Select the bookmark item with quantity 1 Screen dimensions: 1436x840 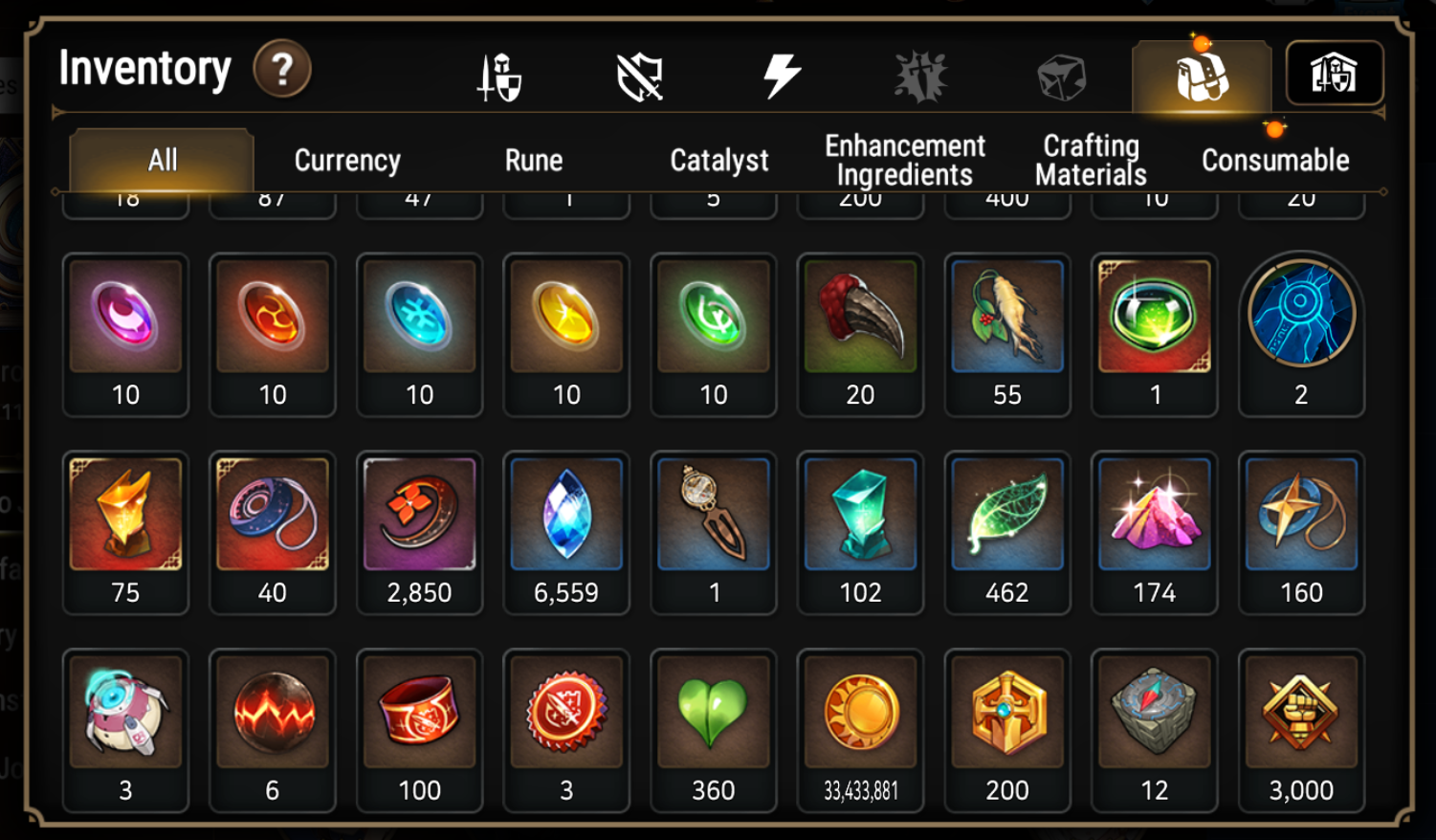pyautogui.click(x=714, y=516)
